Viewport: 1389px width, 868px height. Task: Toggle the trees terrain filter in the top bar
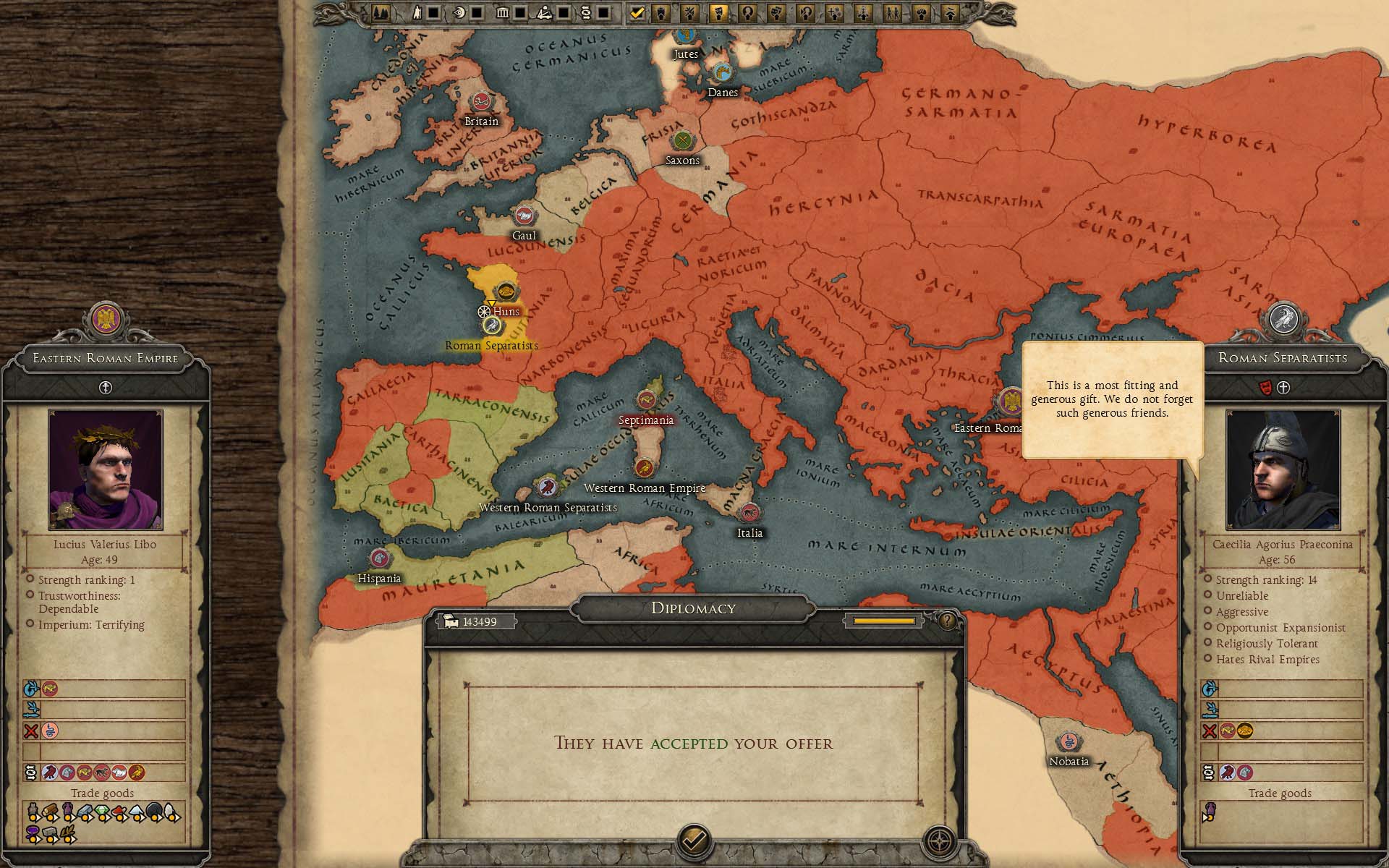(x=381, y=12)
